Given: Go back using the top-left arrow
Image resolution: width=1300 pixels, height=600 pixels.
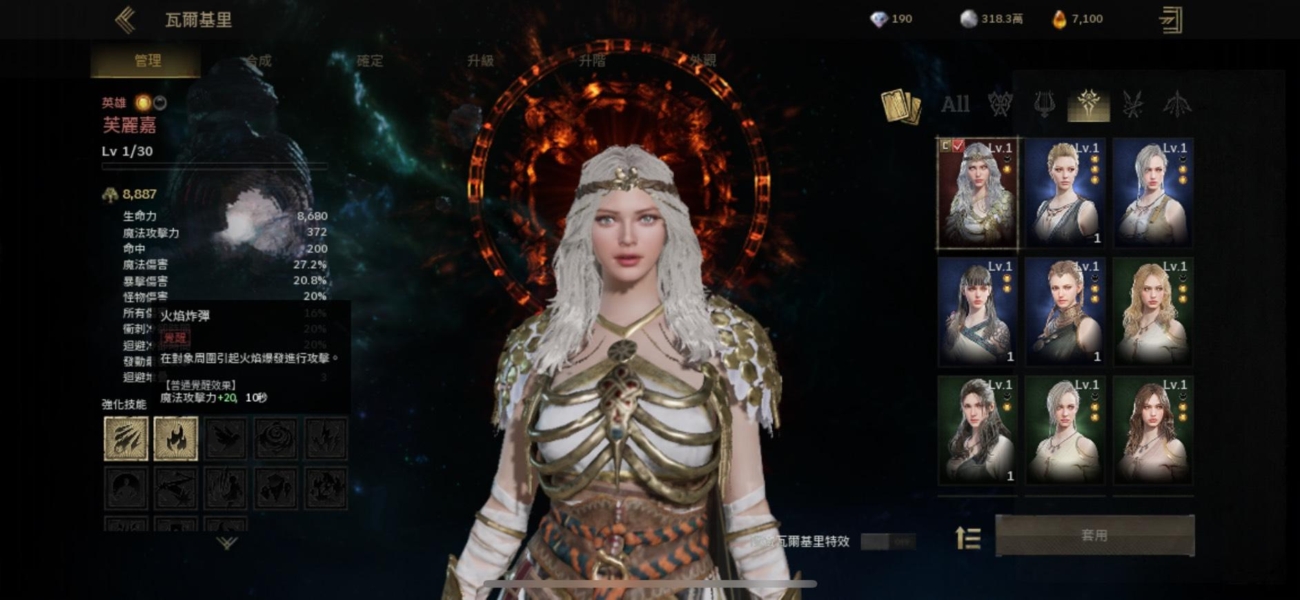Looking at the screenshot, I should (x=125, y=20).
